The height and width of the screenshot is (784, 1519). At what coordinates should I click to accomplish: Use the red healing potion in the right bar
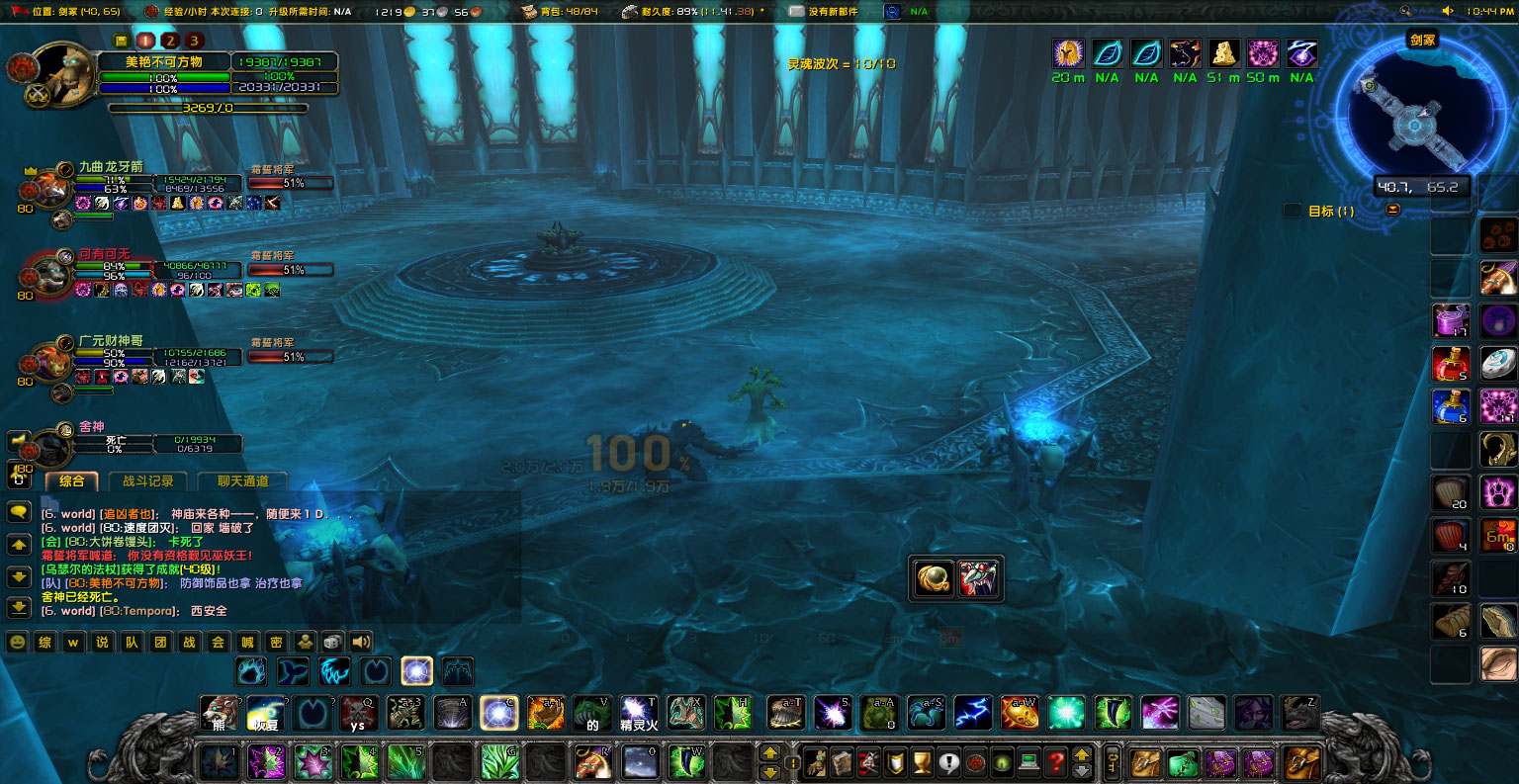tap(1450, 364)
